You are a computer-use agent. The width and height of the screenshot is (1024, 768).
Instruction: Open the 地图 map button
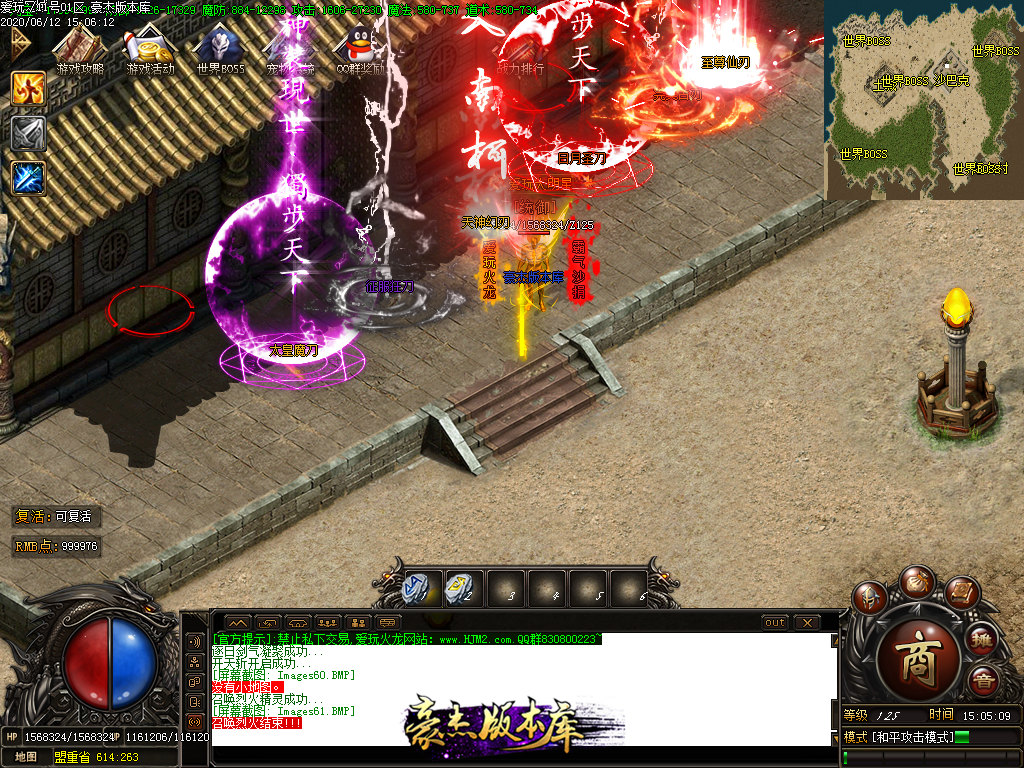click(26, 757)
